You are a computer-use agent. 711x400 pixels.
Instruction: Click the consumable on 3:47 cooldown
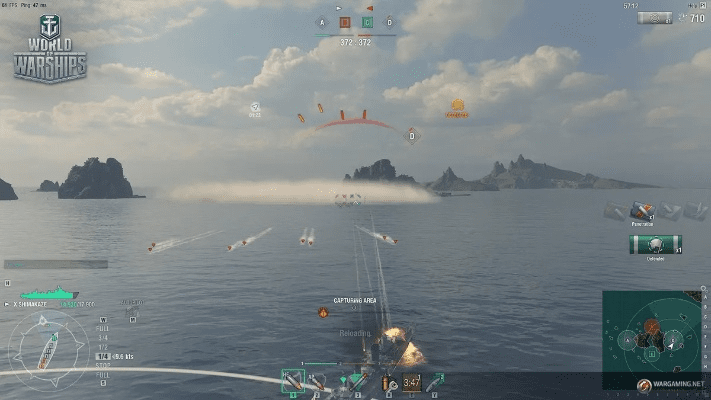[x=411, y=381]
